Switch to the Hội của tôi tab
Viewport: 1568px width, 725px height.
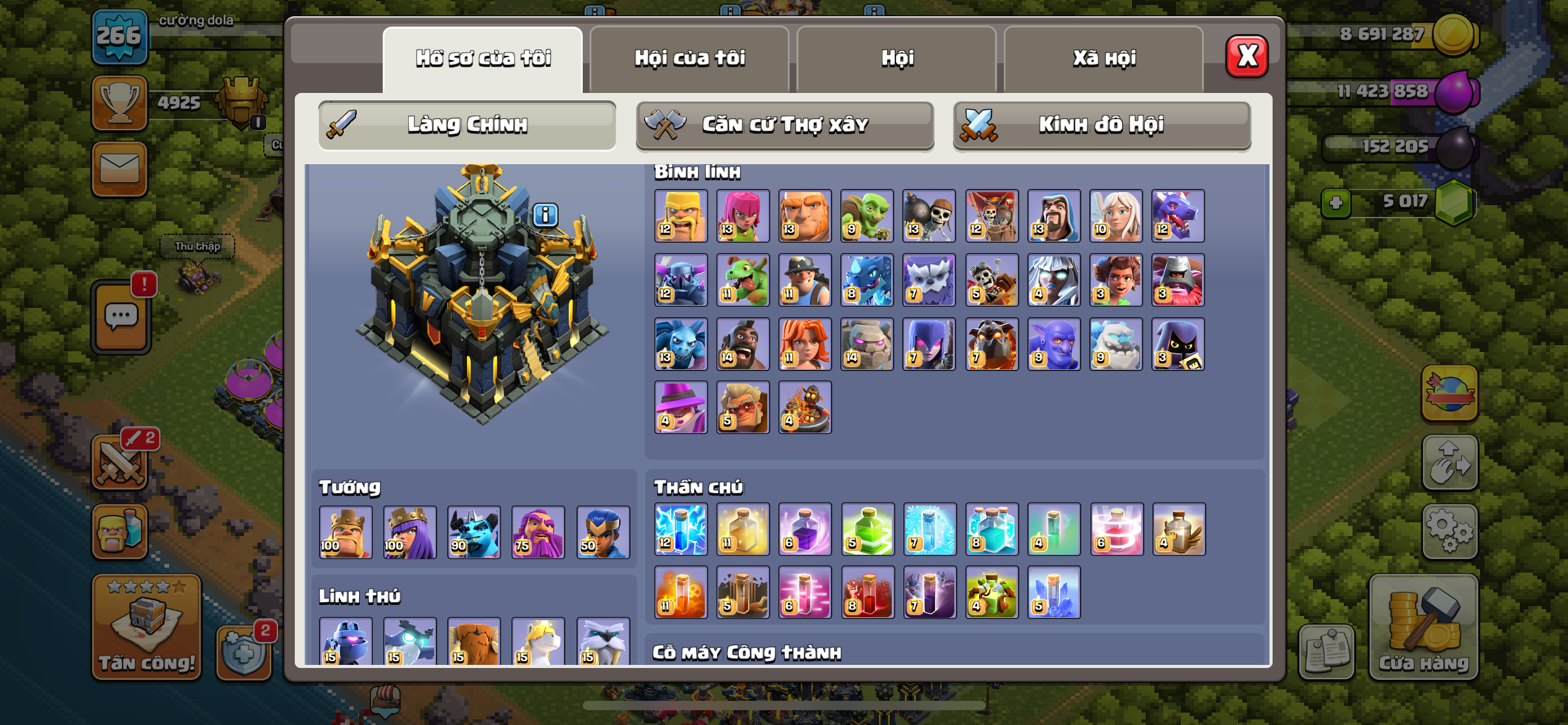689,59
